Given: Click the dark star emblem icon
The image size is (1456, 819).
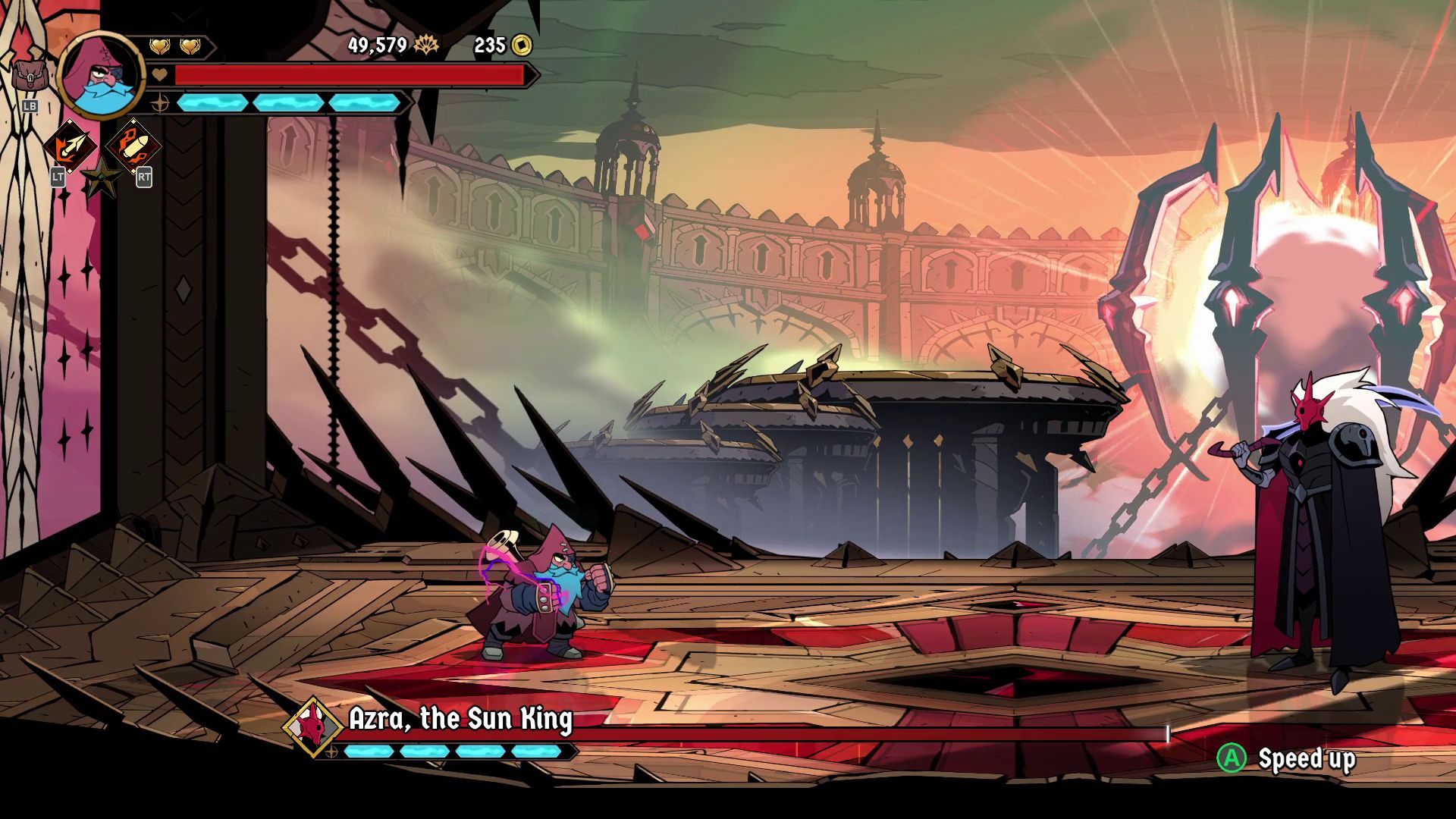Looking at the screenshot, I should point(101,179).
